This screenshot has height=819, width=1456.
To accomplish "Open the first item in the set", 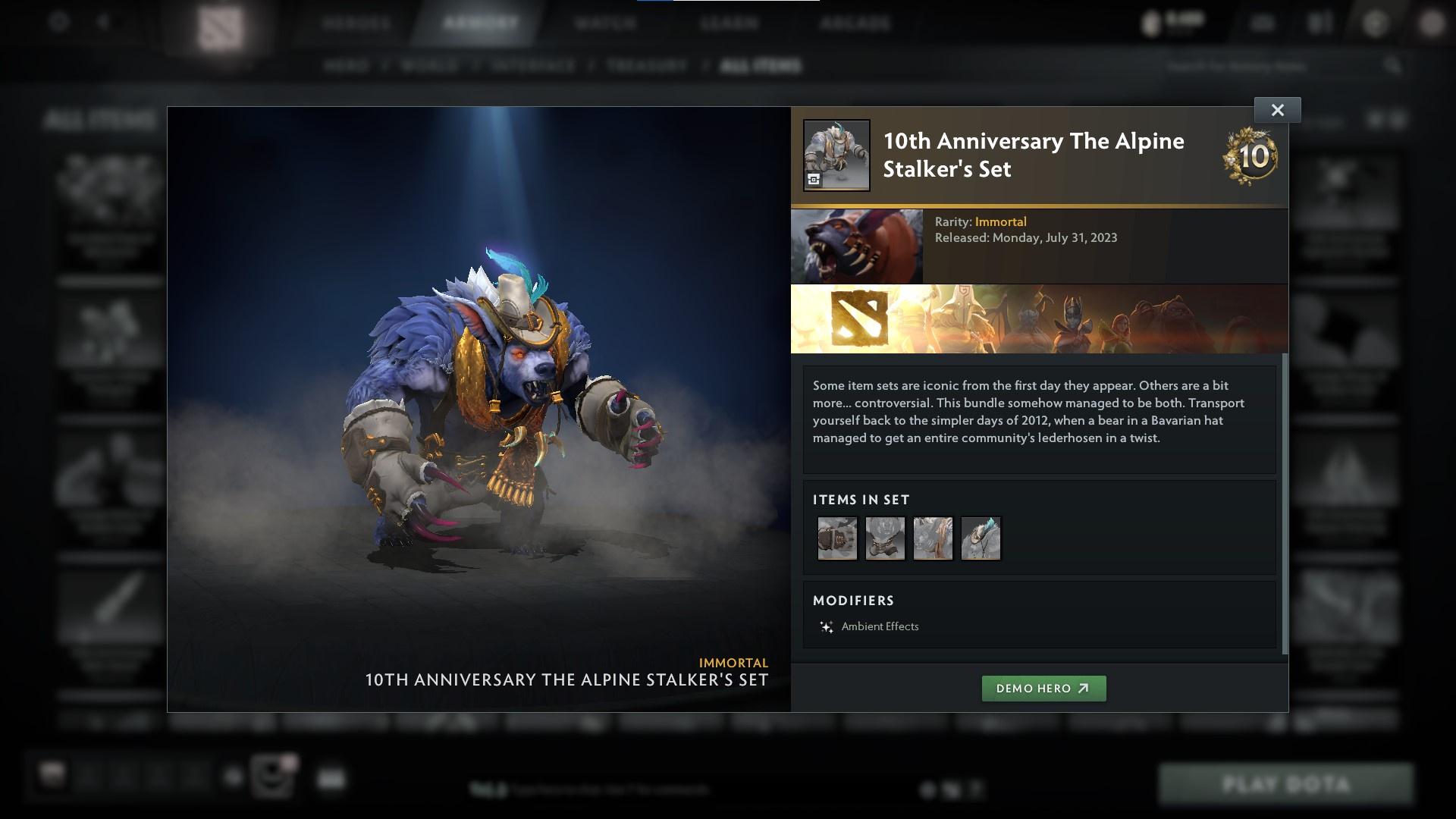I will click(837, 538).
